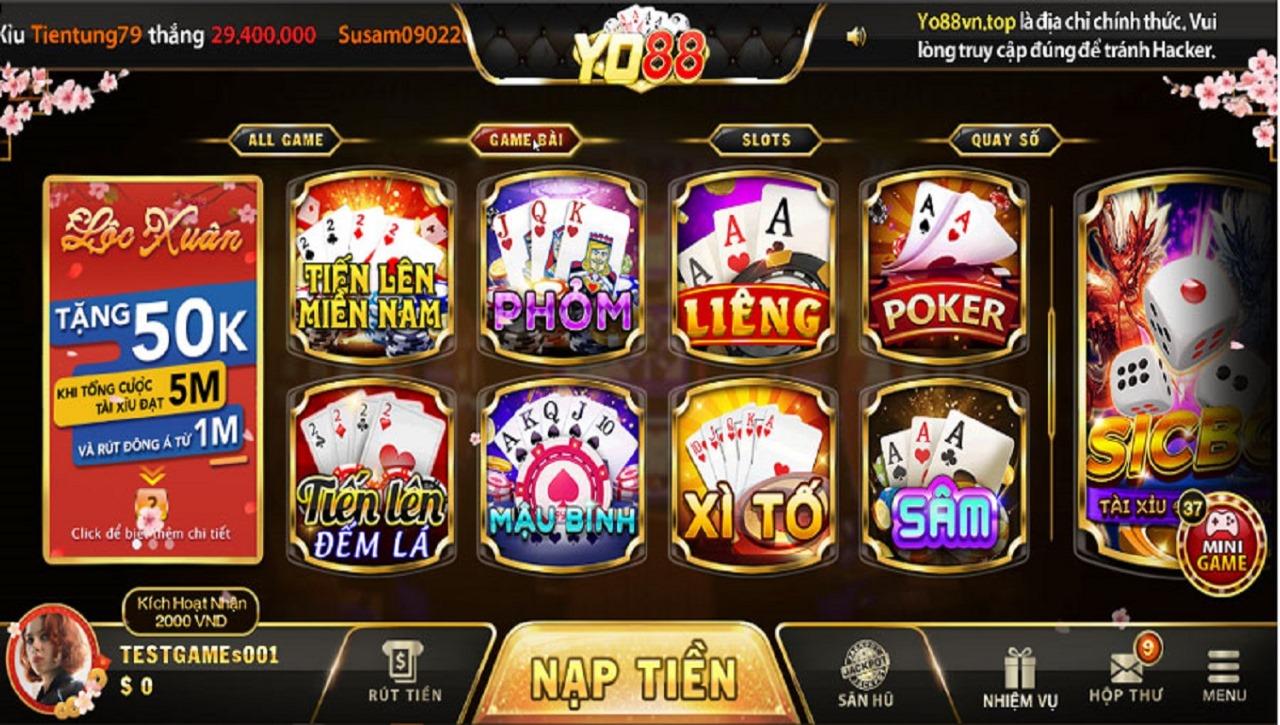Open the hamburger MENU
This screenshot has height=725, width=1280.
1224,676
